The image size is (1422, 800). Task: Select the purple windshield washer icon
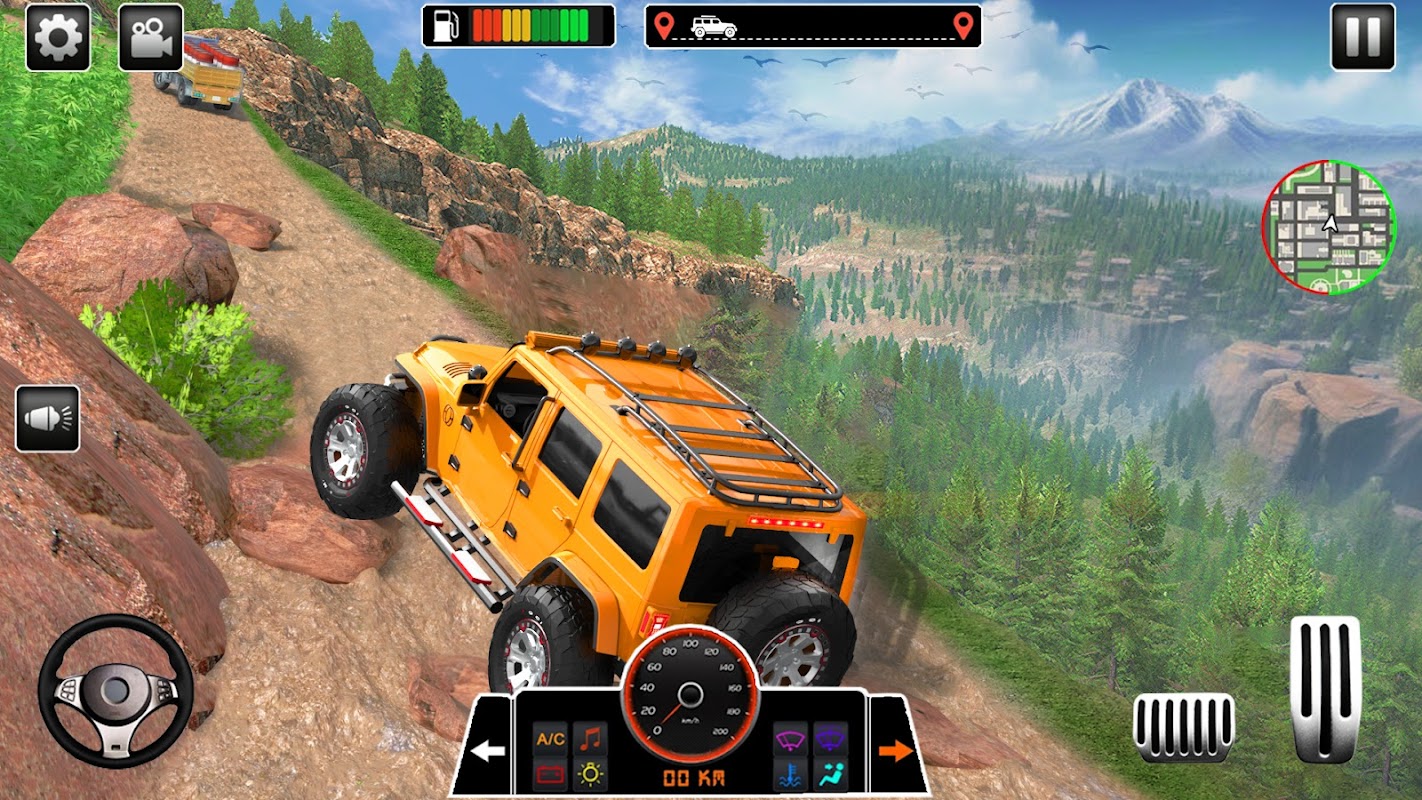[830, 740]
